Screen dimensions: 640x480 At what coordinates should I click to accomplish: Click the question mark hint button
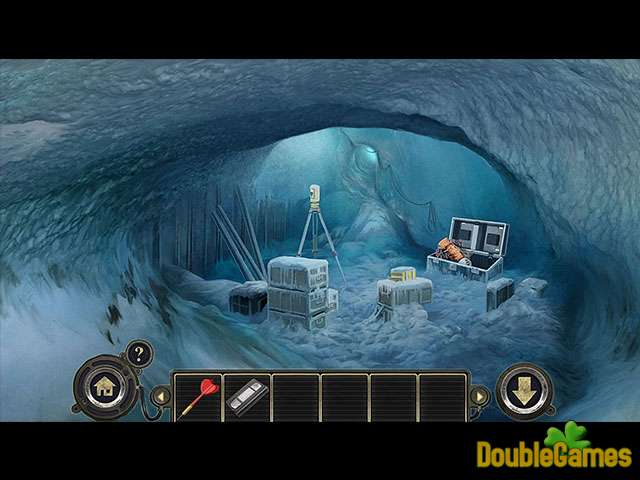tap(138, 355)
